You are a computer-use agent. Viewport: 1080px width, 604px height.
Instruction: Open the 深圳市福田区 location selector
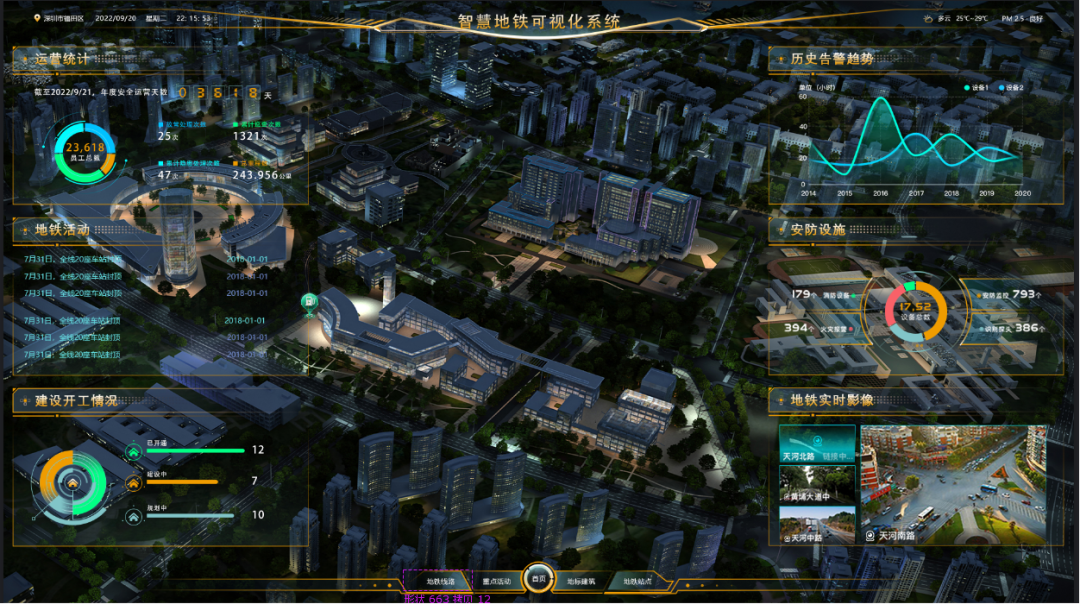pyautogui.click(x=60, y=18)
